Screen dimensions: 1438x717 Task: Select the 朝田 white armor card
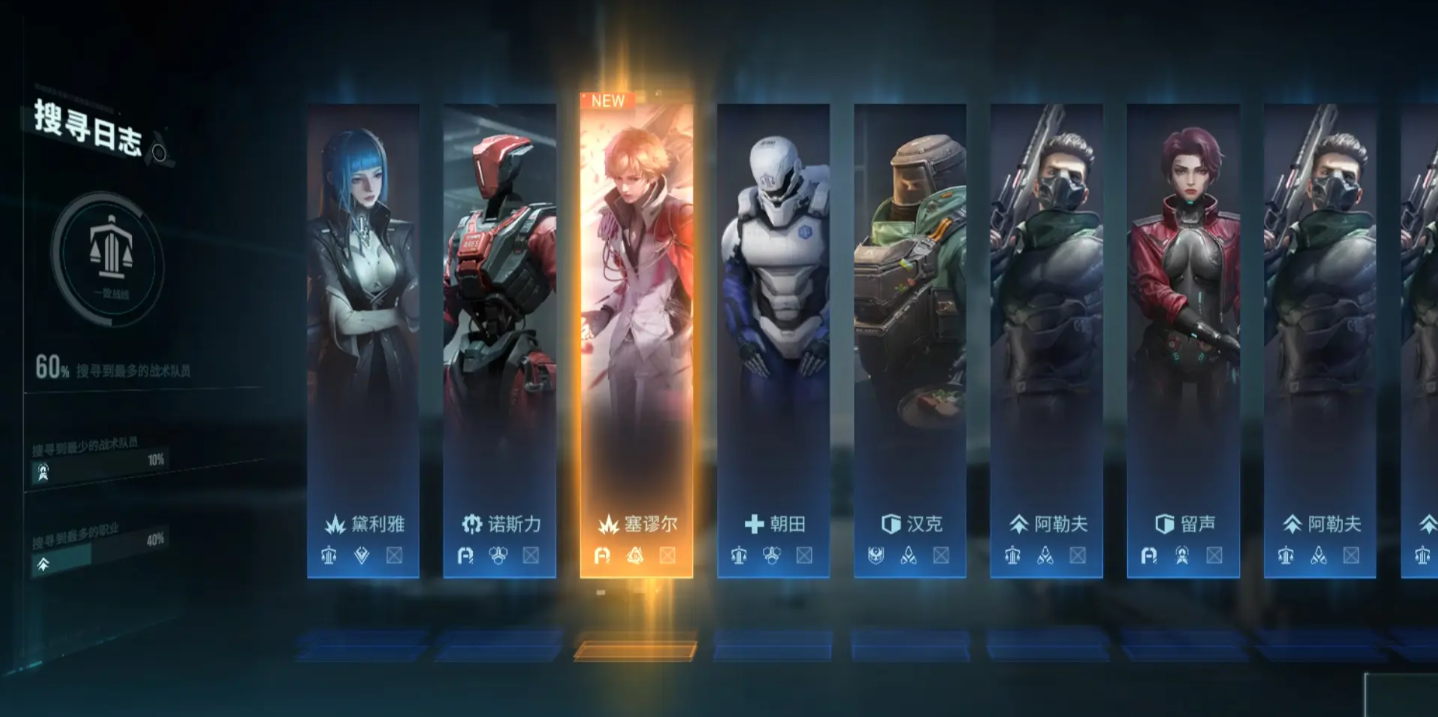(773, 340)
